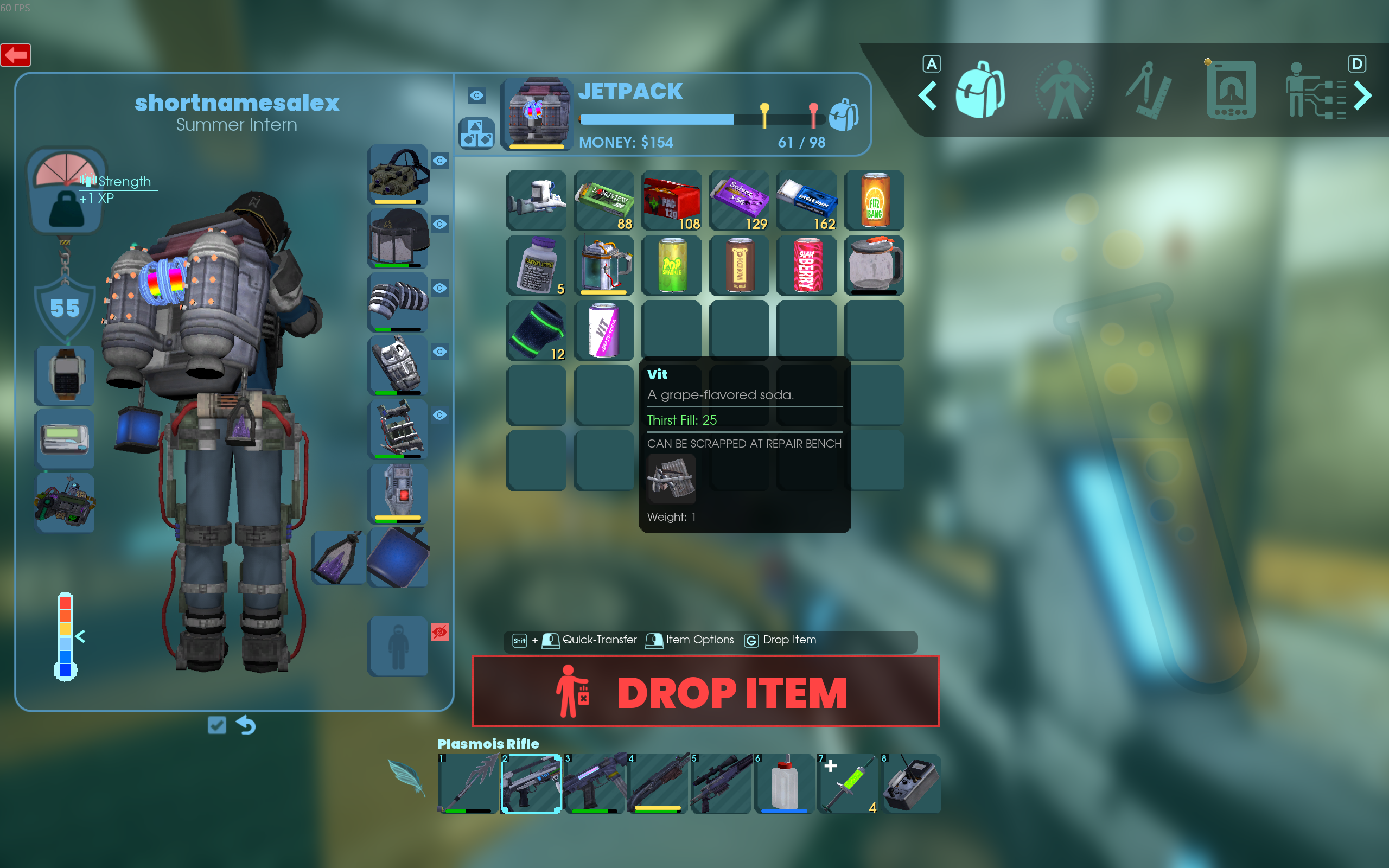Click the equipped wristwatch slot
1389x868 pixels.
point(65,375)
